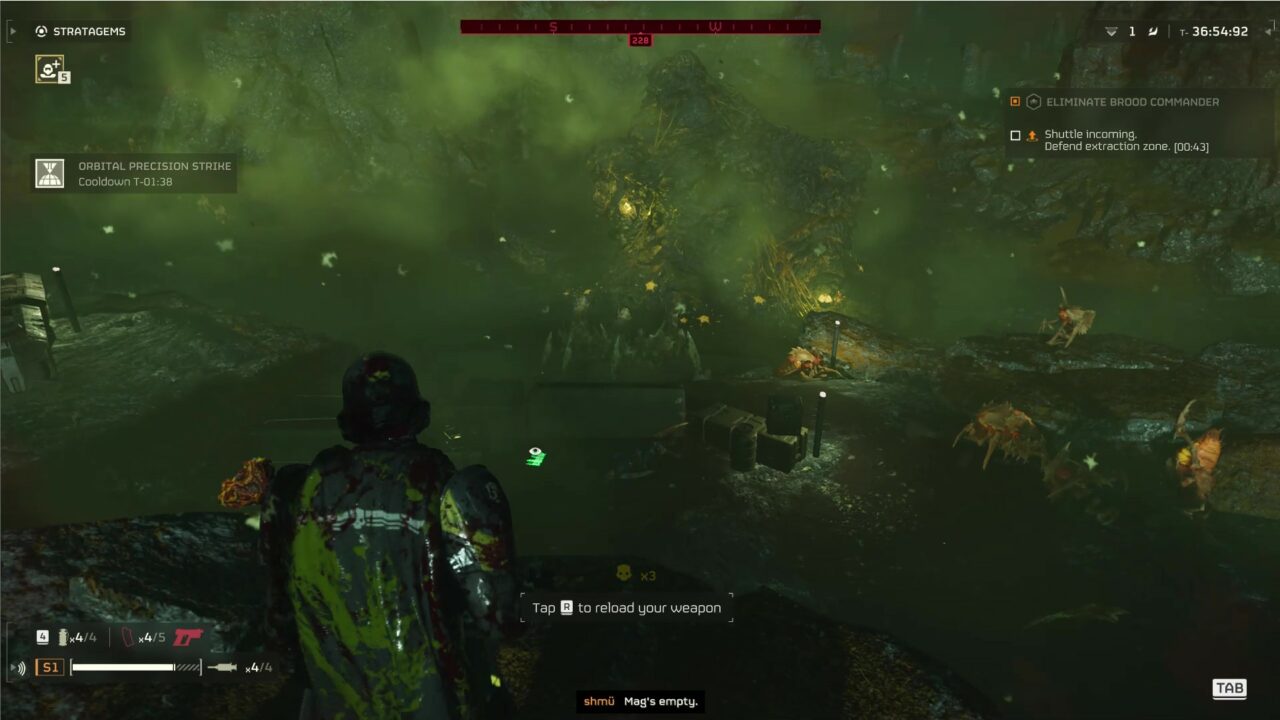
Task: Click the green eye ping marker
Action: [537, 456]
